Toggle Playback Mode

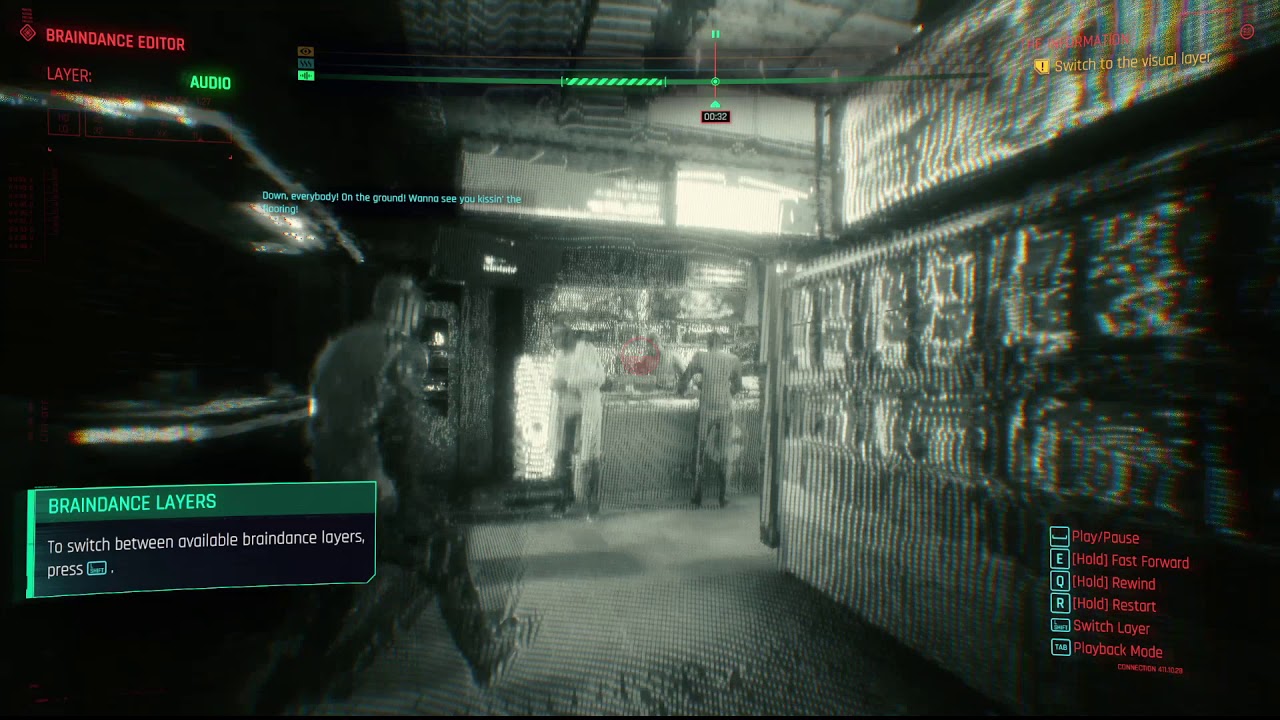point(1120,648)
